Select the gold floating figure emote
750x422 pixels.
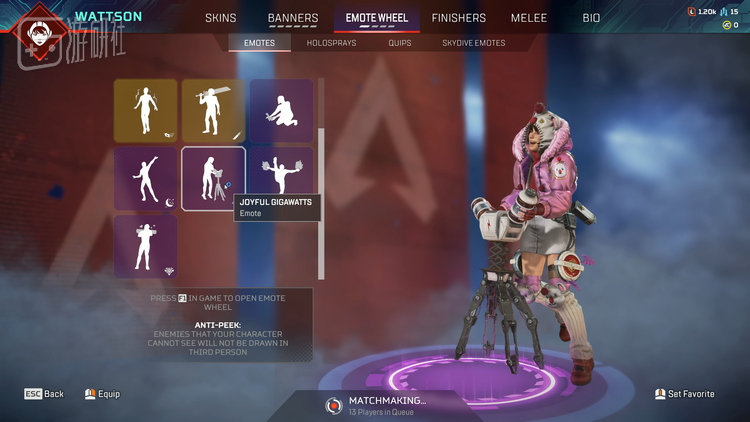tap(146, 111)
